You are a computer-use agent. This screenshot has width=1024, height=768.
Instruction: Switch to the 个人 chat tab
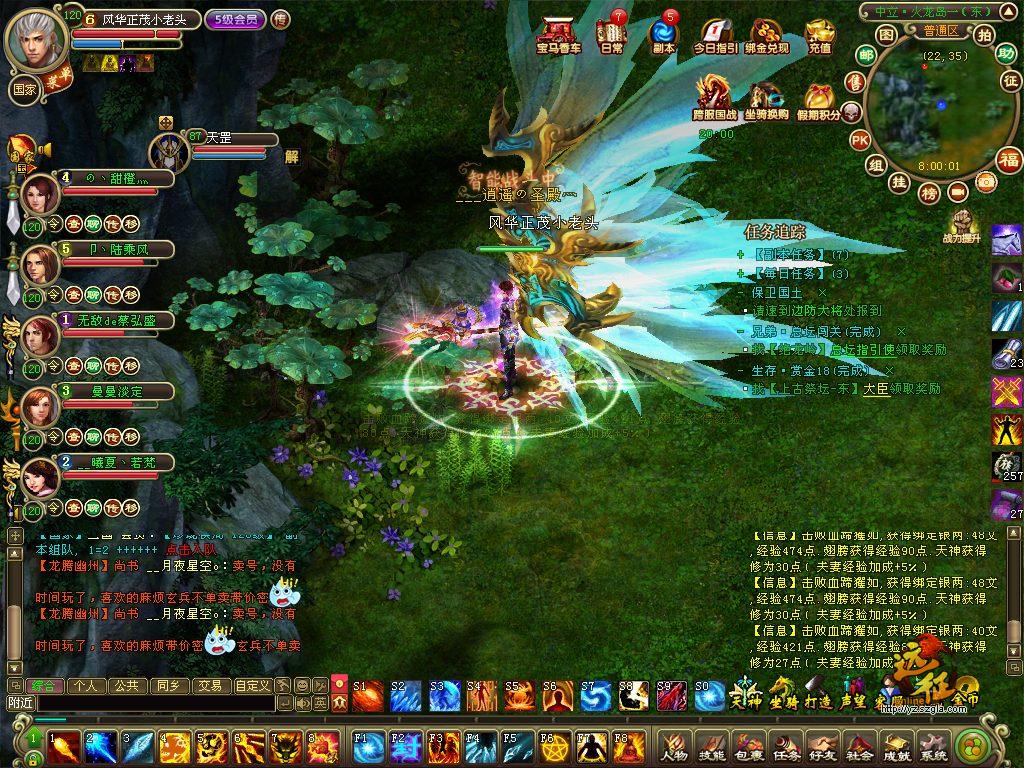pyautogui.click(x=85, y=686)
